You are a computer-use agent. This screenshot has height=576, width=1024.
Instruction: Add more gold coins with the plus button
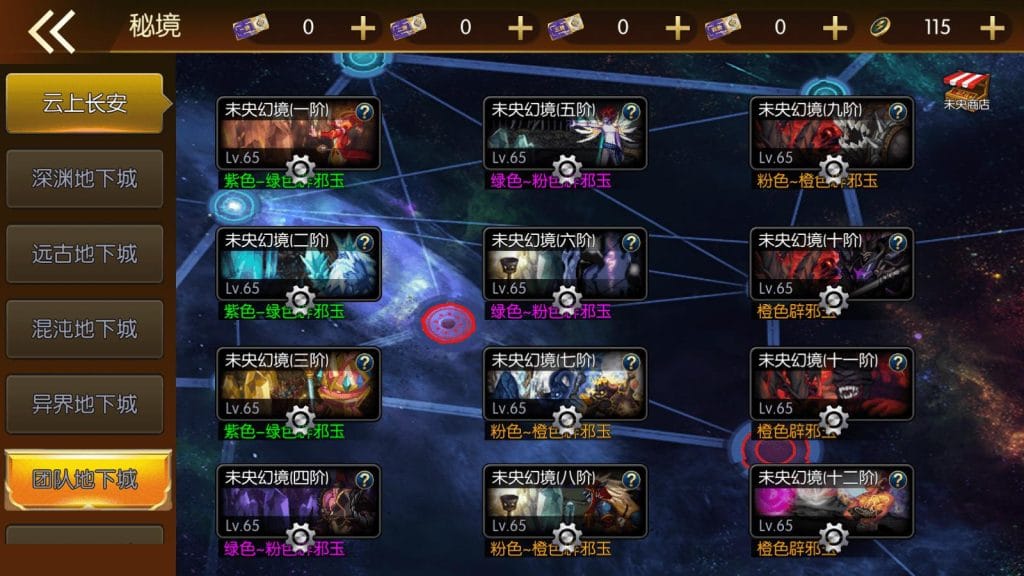[x=992, y=28]
